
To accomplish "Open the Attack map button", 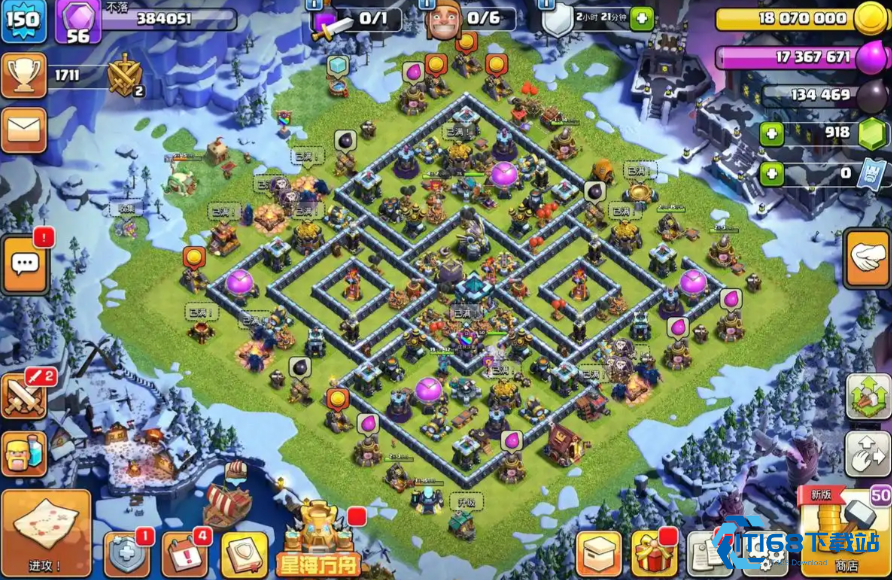I will pos(45,532).
